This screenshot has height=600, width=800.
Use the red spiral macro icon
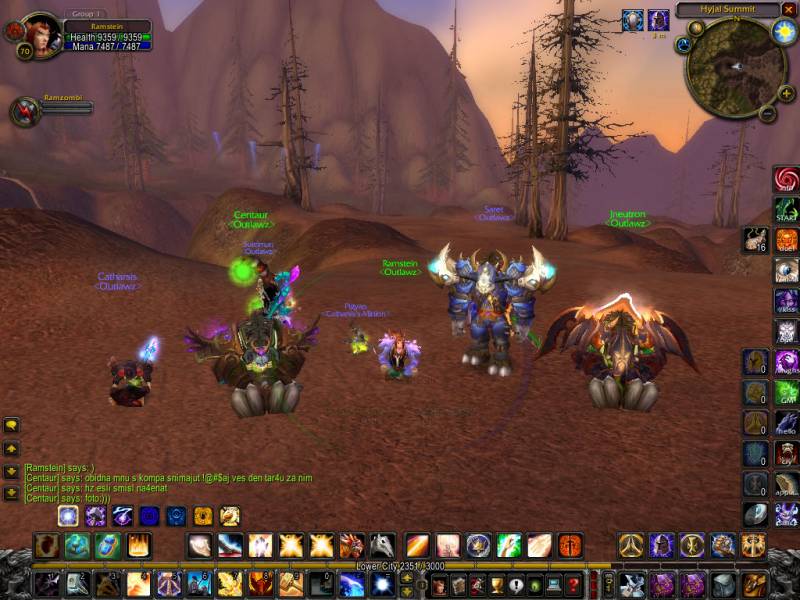pyautogui.click(x=786, y=180)
